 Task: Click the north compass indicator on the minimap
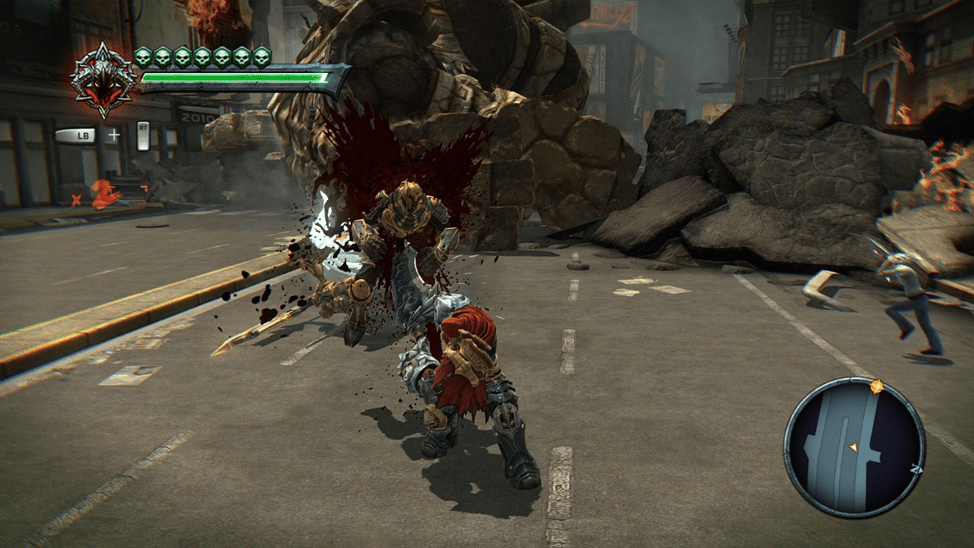point(917,468)
